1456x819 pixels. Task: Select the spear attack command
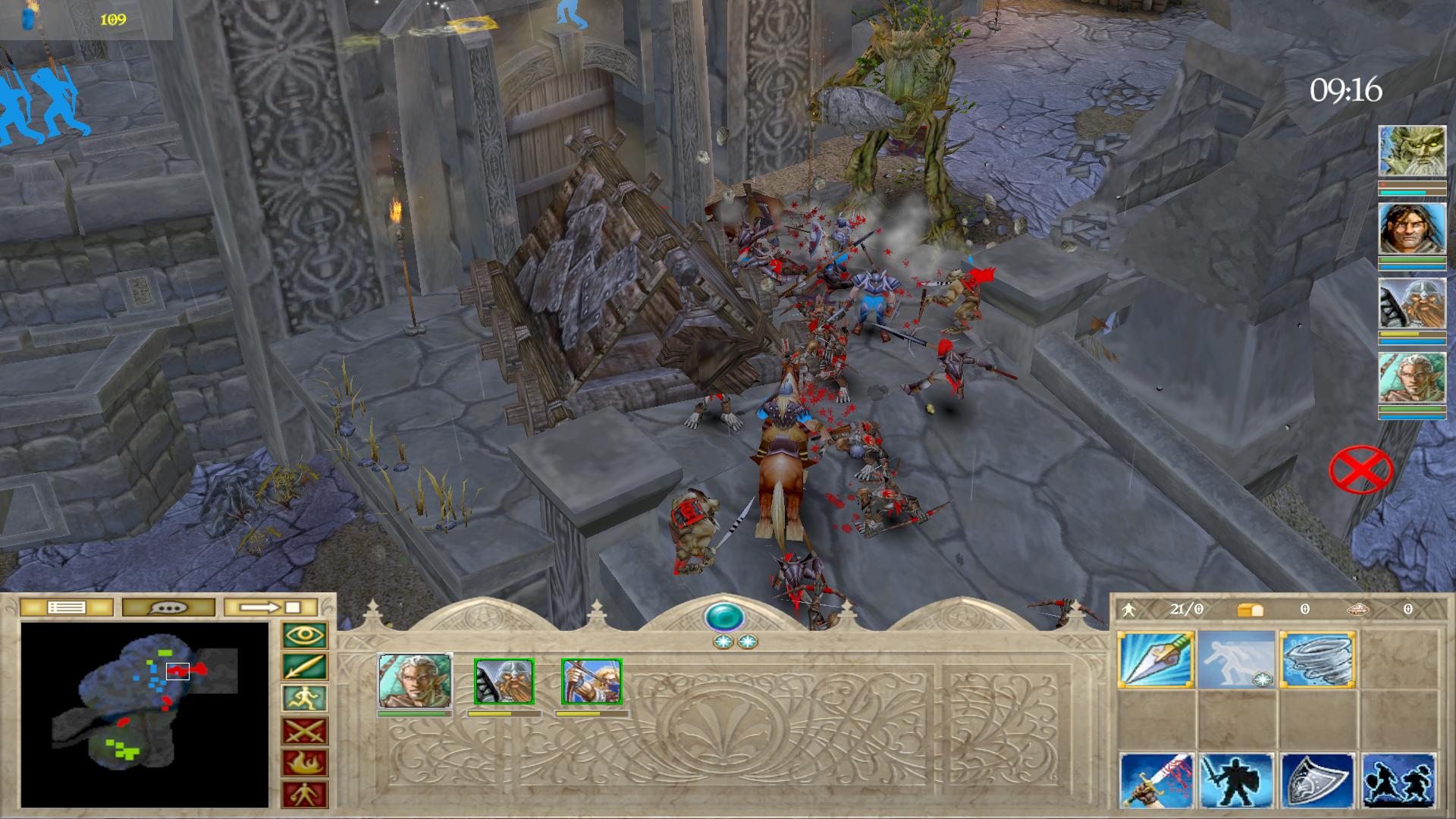point(305,667)
